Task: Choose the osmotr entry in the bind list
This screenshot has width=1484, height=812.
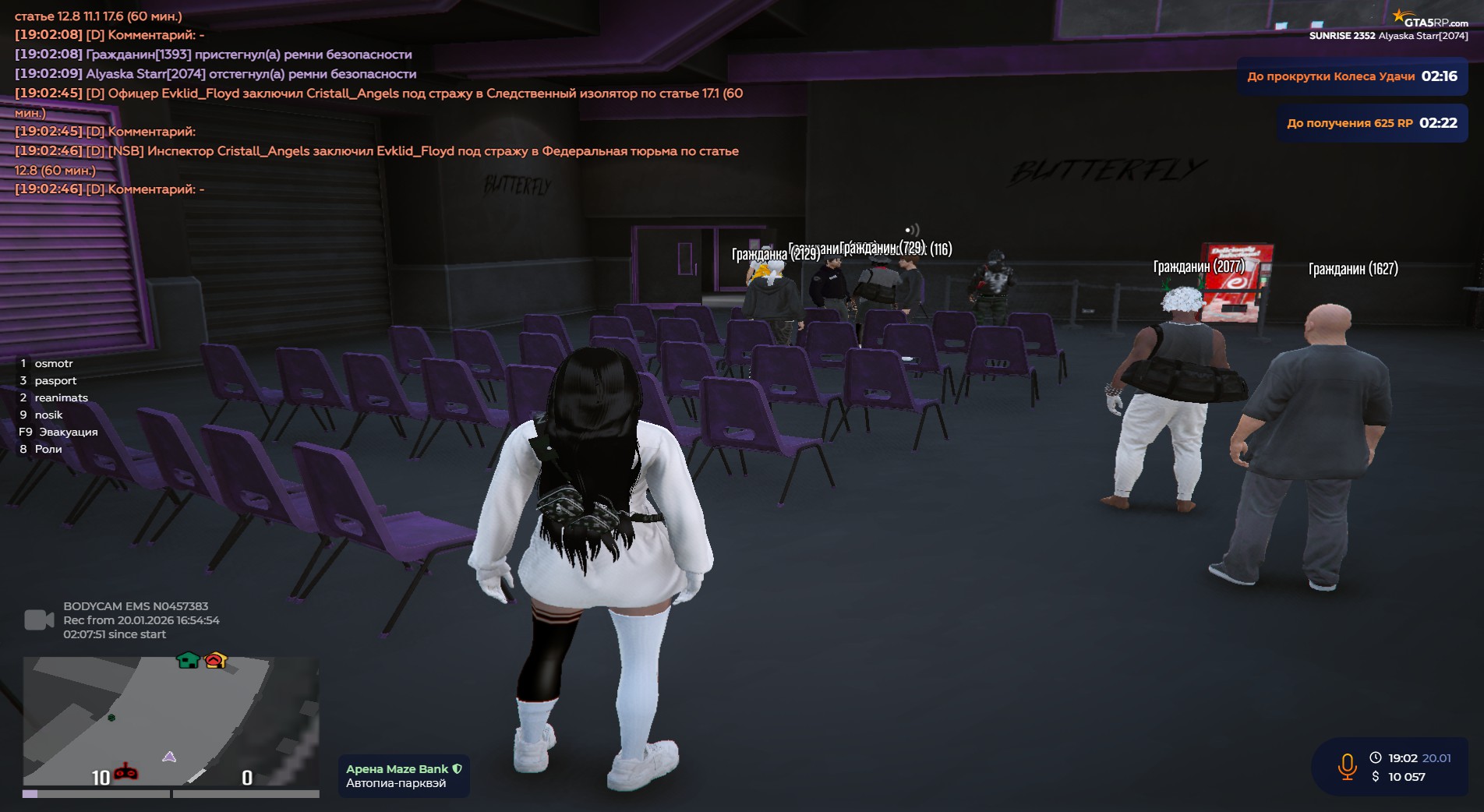Action: (x=53, y=363)
